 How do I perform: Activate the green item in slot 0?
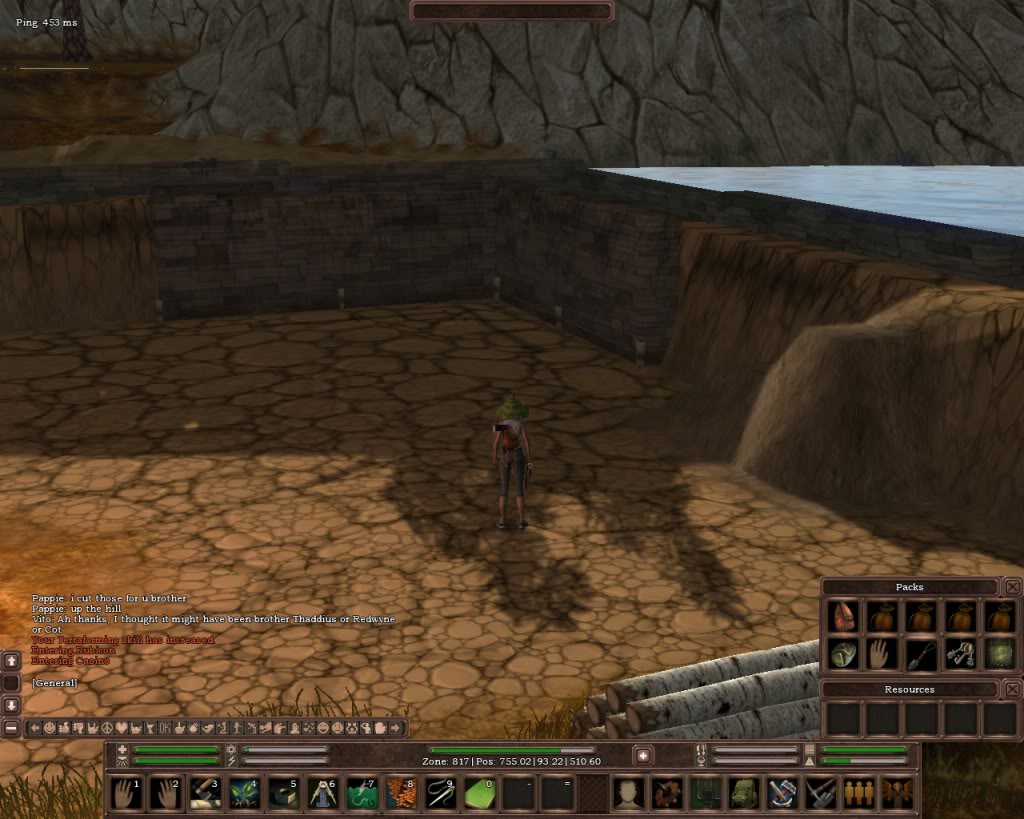tap(480, 793)
